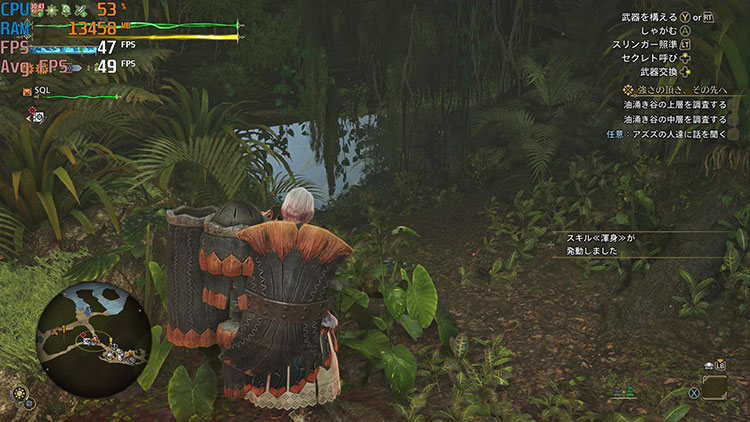
Task: Select the 油涌き谷の中層を調査する objective
Action: click(673, 119)
